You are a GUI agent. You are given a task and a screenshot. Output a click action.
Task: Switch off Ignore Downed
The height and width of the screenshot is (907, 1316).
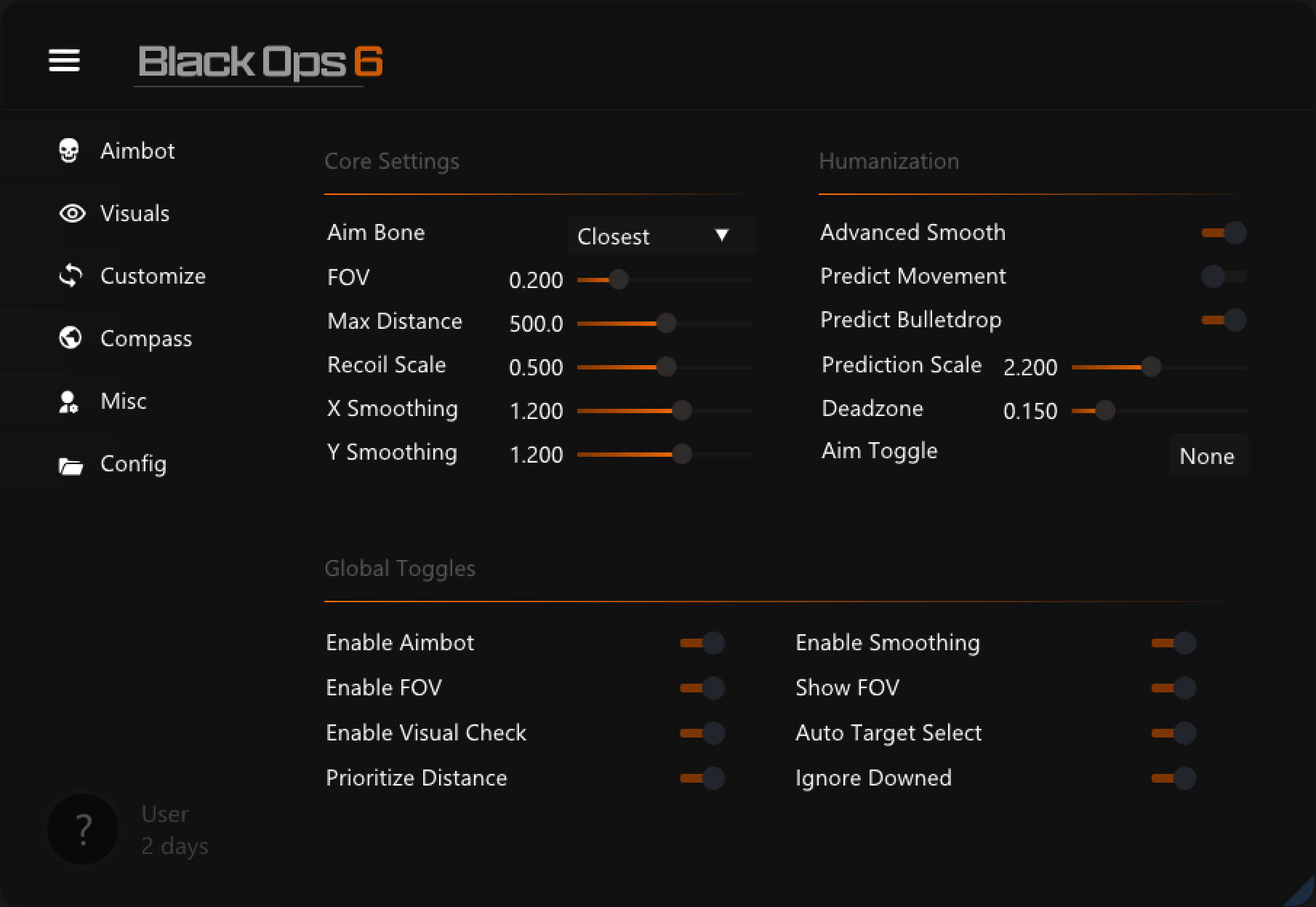click(x=1173, y=778)
